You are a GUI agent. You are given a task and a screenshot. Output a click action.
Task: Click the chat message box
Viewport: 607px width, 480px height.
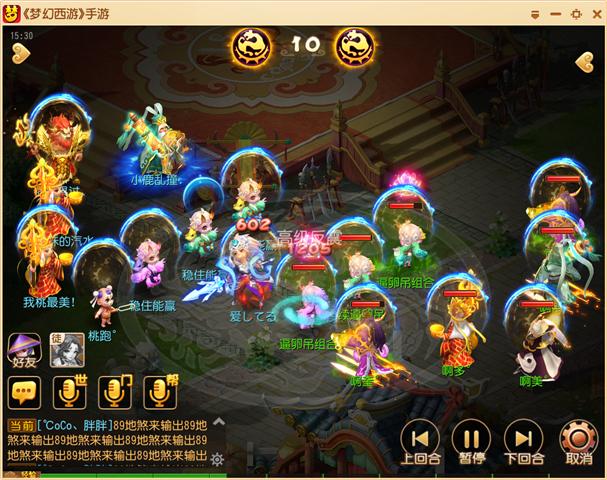[x=105, y=440]
